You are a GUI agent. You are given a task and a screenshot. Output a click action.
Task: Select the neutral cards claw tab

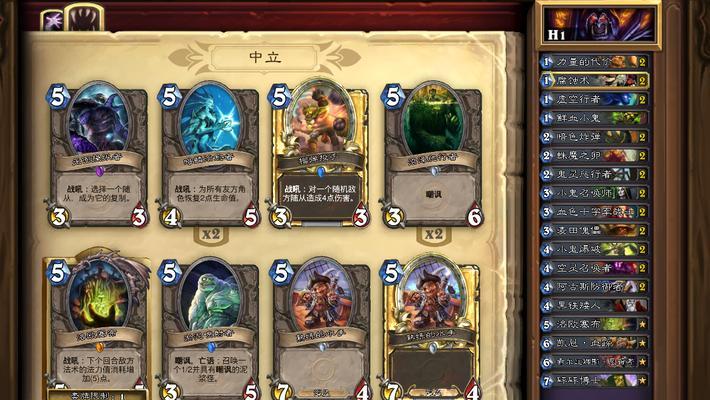[x=86, y=17]
